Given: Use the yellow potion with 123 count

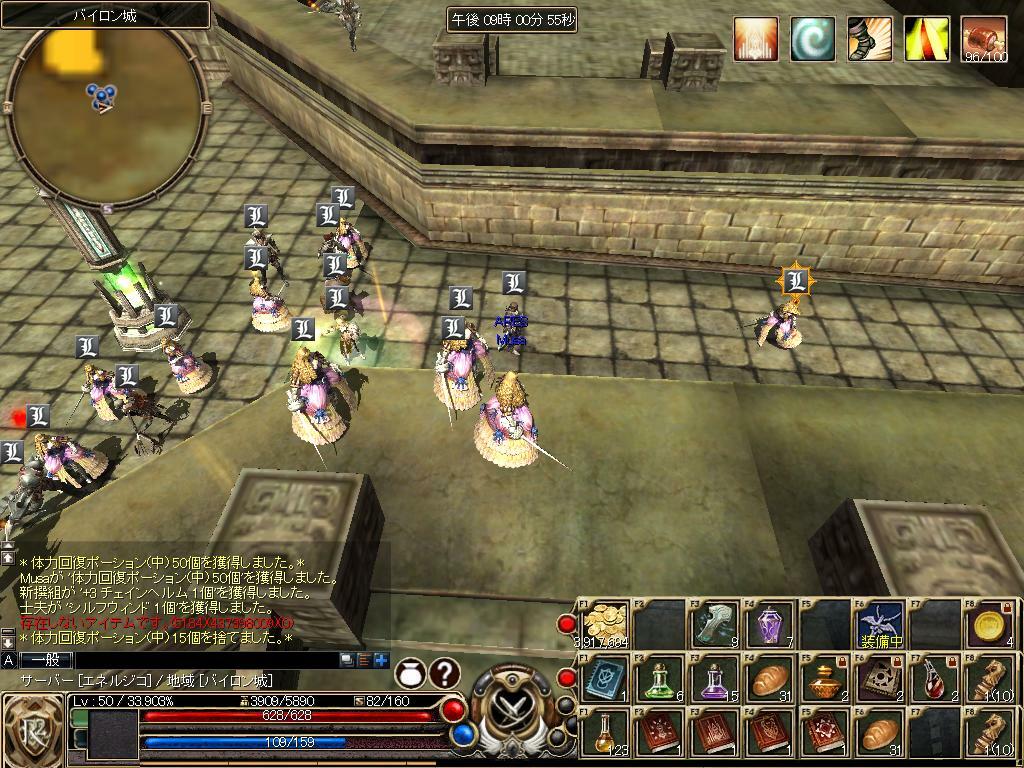Looking at the screenshot, I should pyautogui.click(x=606, y=733).
